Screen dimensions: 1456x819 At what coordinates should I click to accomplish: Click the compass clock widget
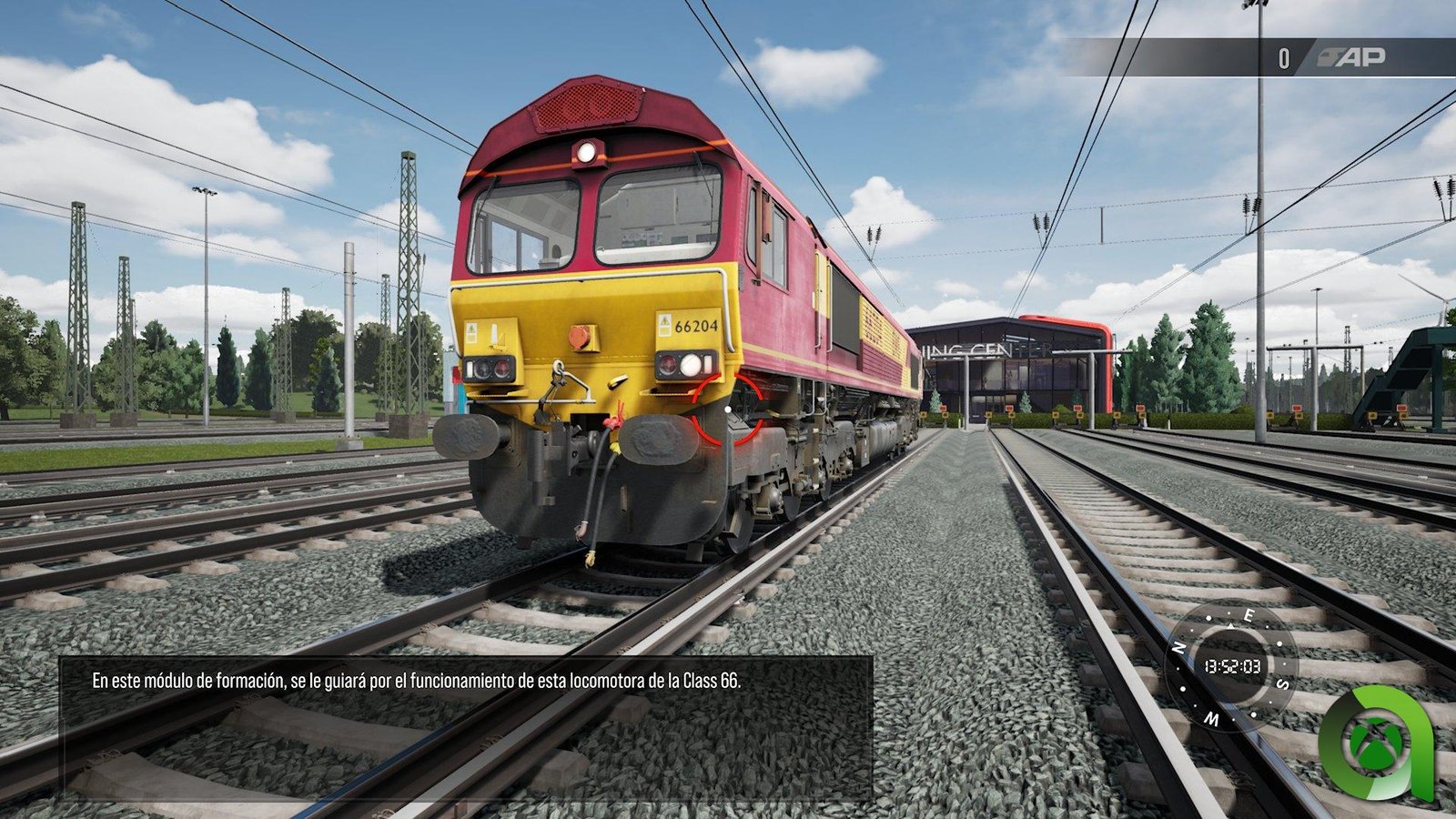pyautogui.click(x=1232, y=666)
